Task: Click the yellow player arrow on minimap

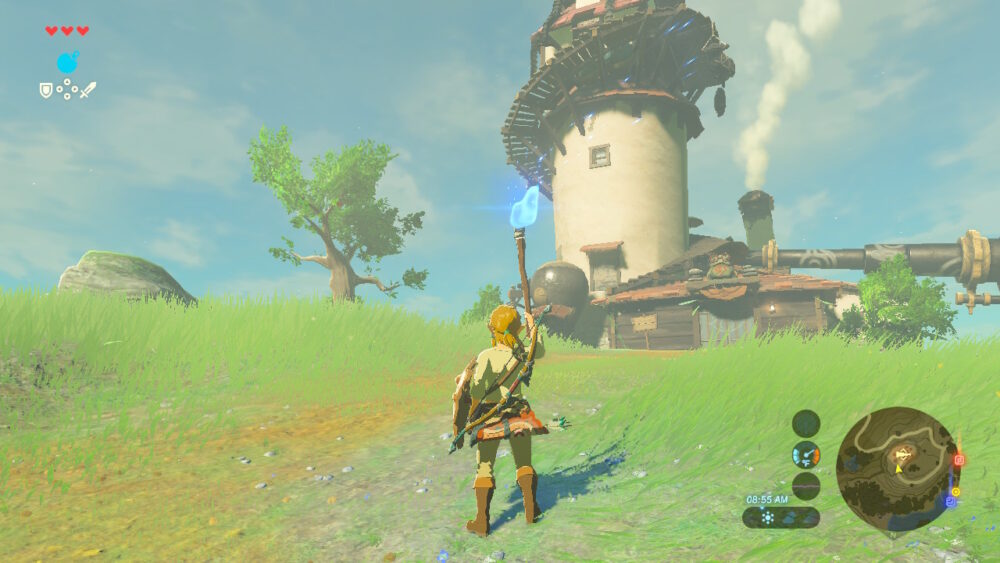Action: click(898, 466)
